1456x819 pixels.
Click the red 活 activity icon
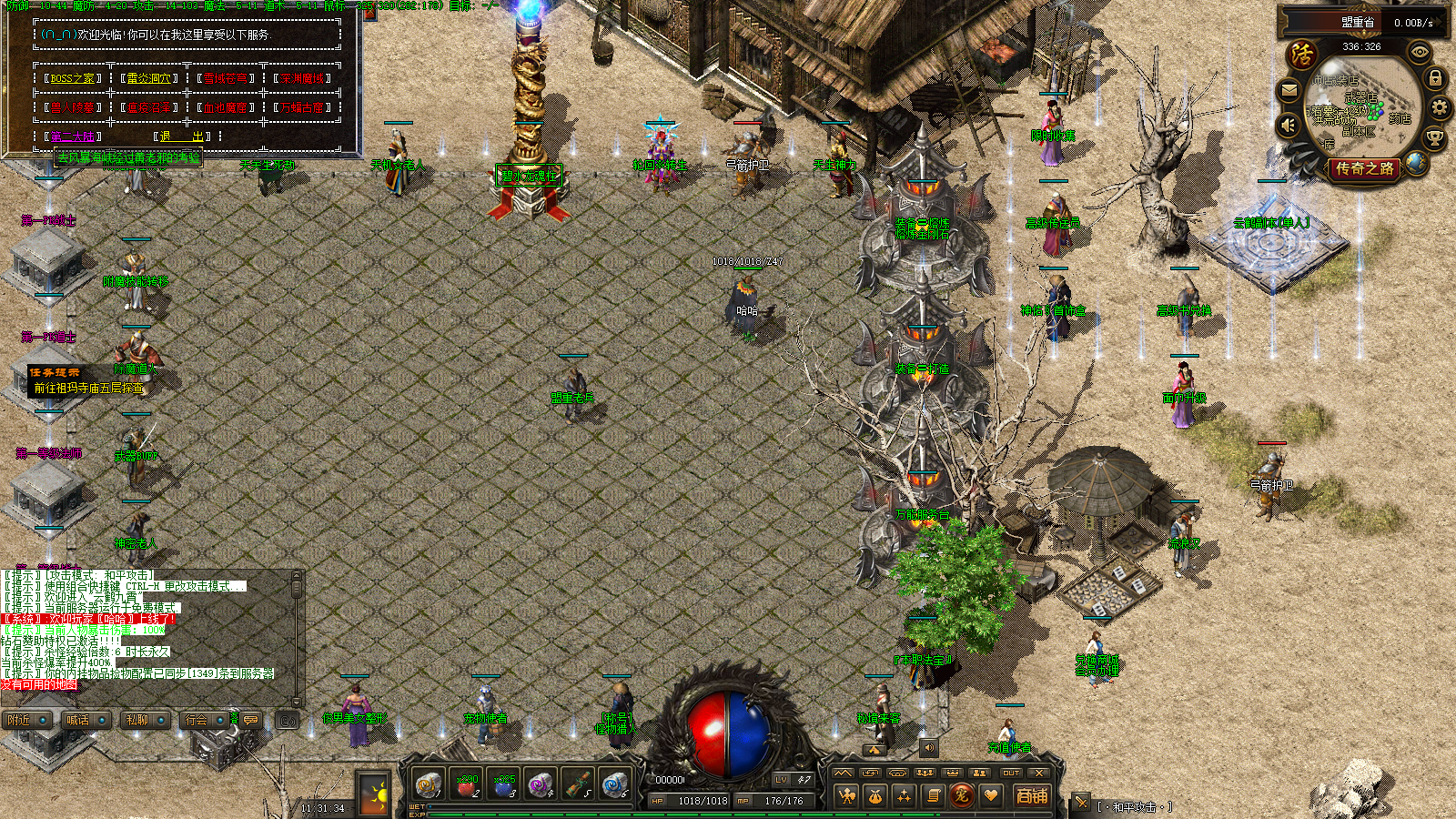coord(1302,55)
